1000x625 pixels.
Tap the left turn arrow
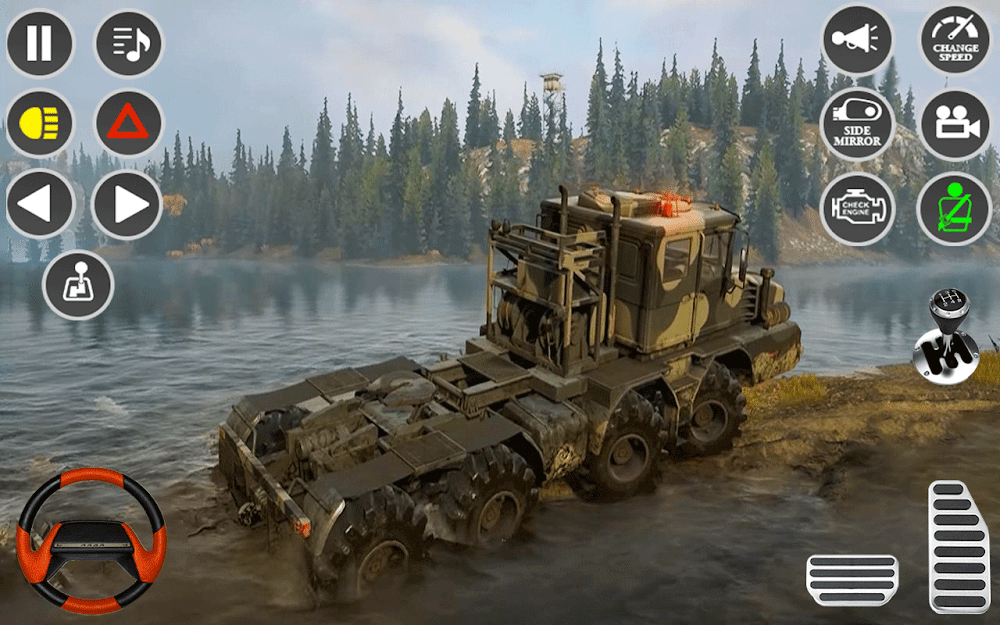[x=40, y=205]
